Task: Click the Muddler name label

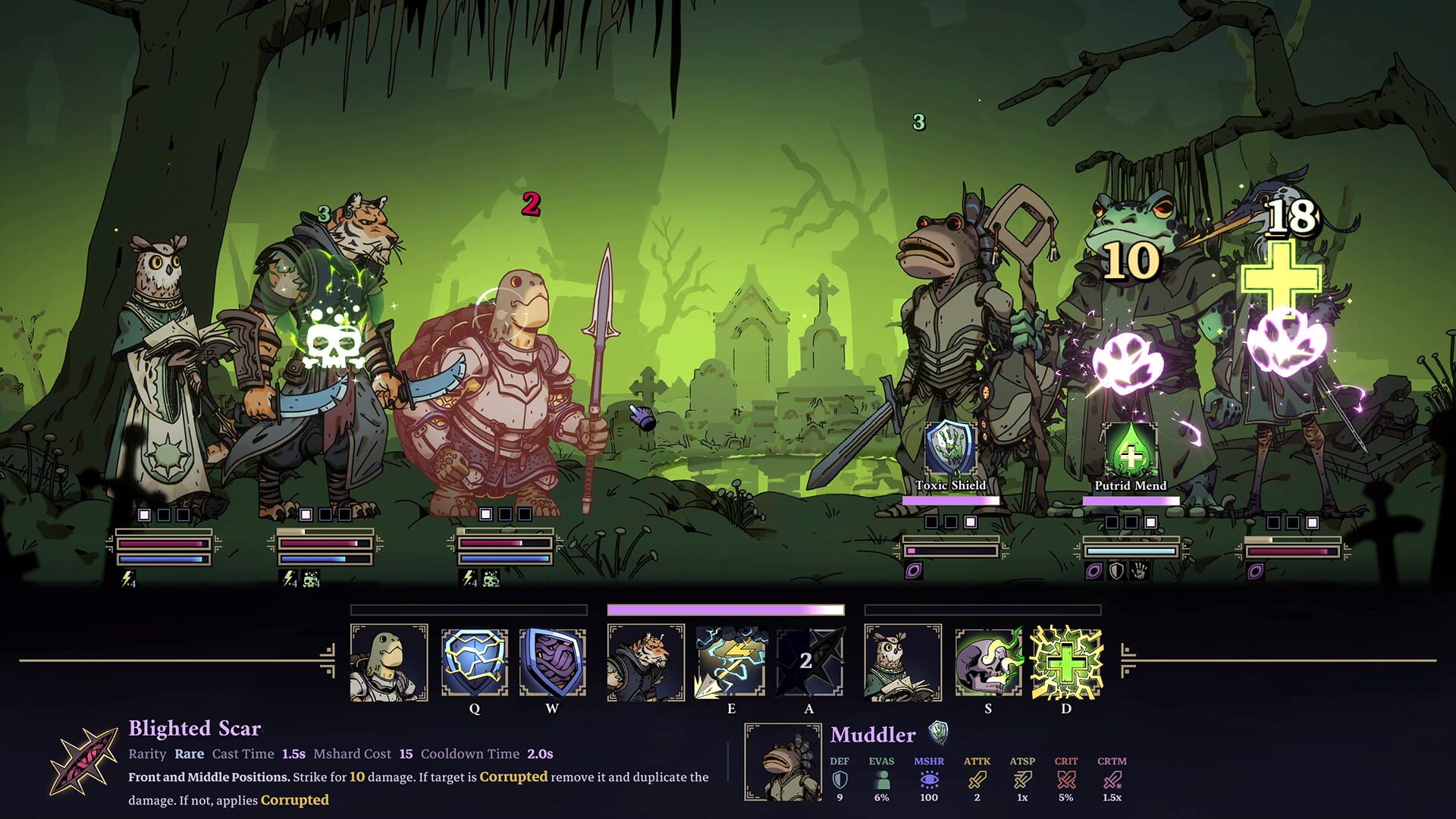Action: pyautogui.click(x=872, y=734)
